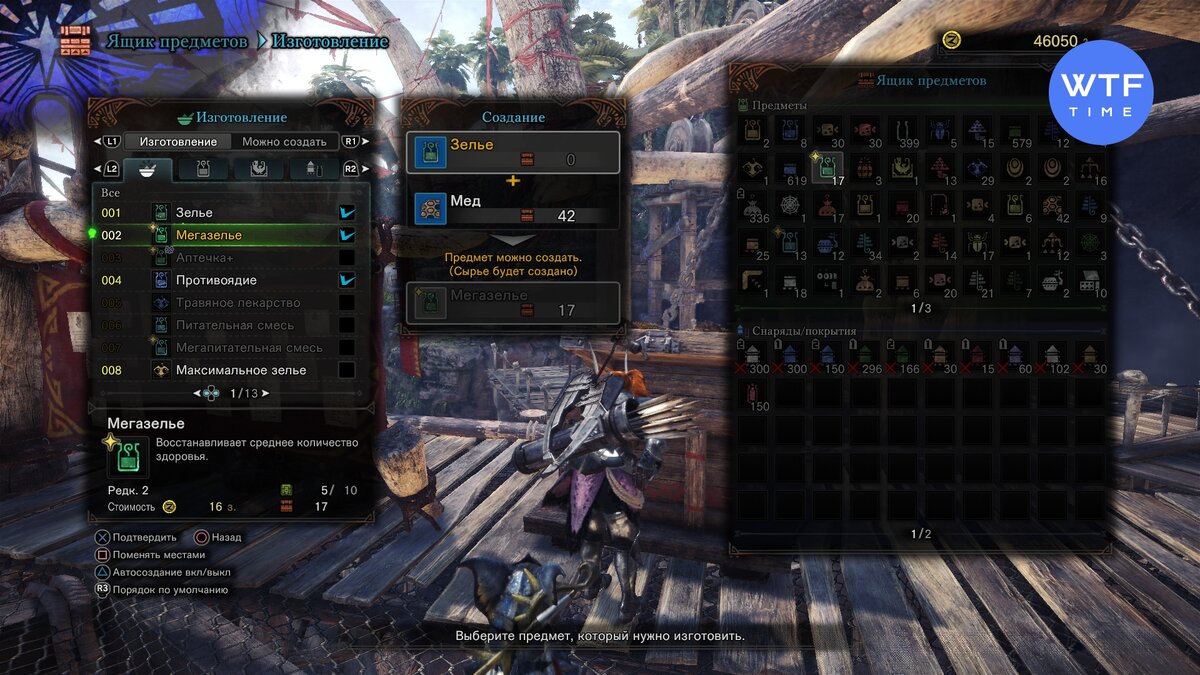The width and height of the screenshot is (1200, 675).
Task: Select the Аптечка+ recipe row
Action: 228,258
